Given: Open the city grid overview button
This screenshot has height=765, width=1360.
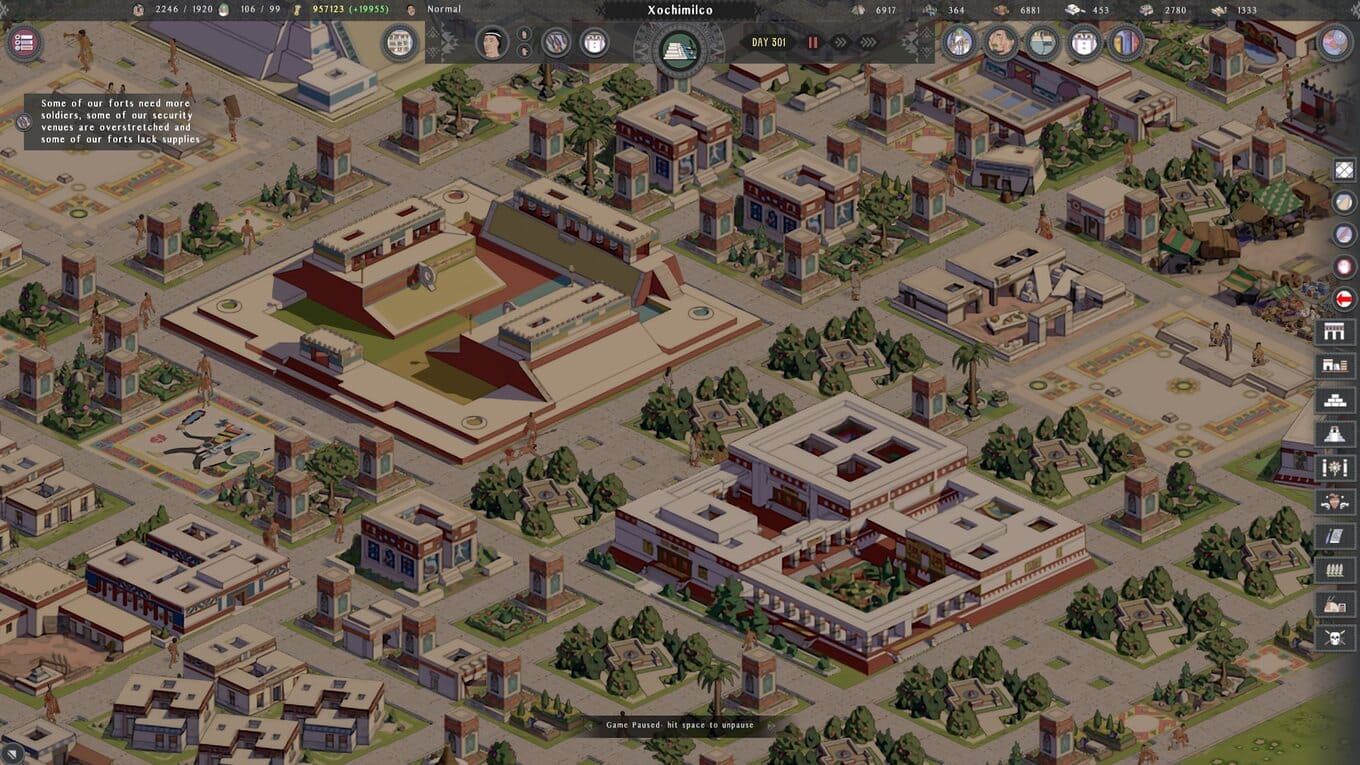Looking at the screenshot, I should coord(399,43).
